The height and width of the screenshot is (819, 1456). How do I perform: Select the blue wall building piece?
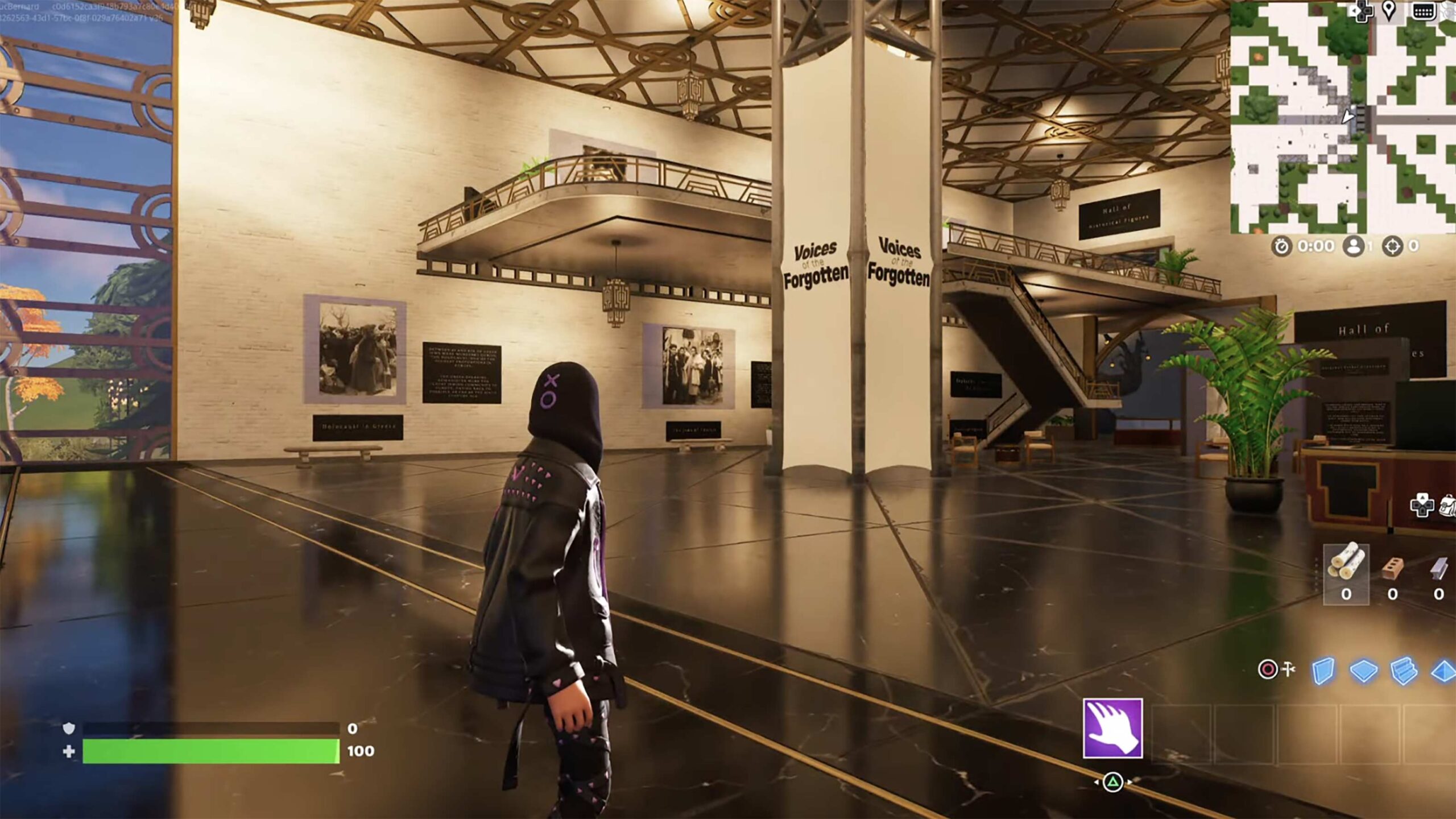pos(1323,671)
